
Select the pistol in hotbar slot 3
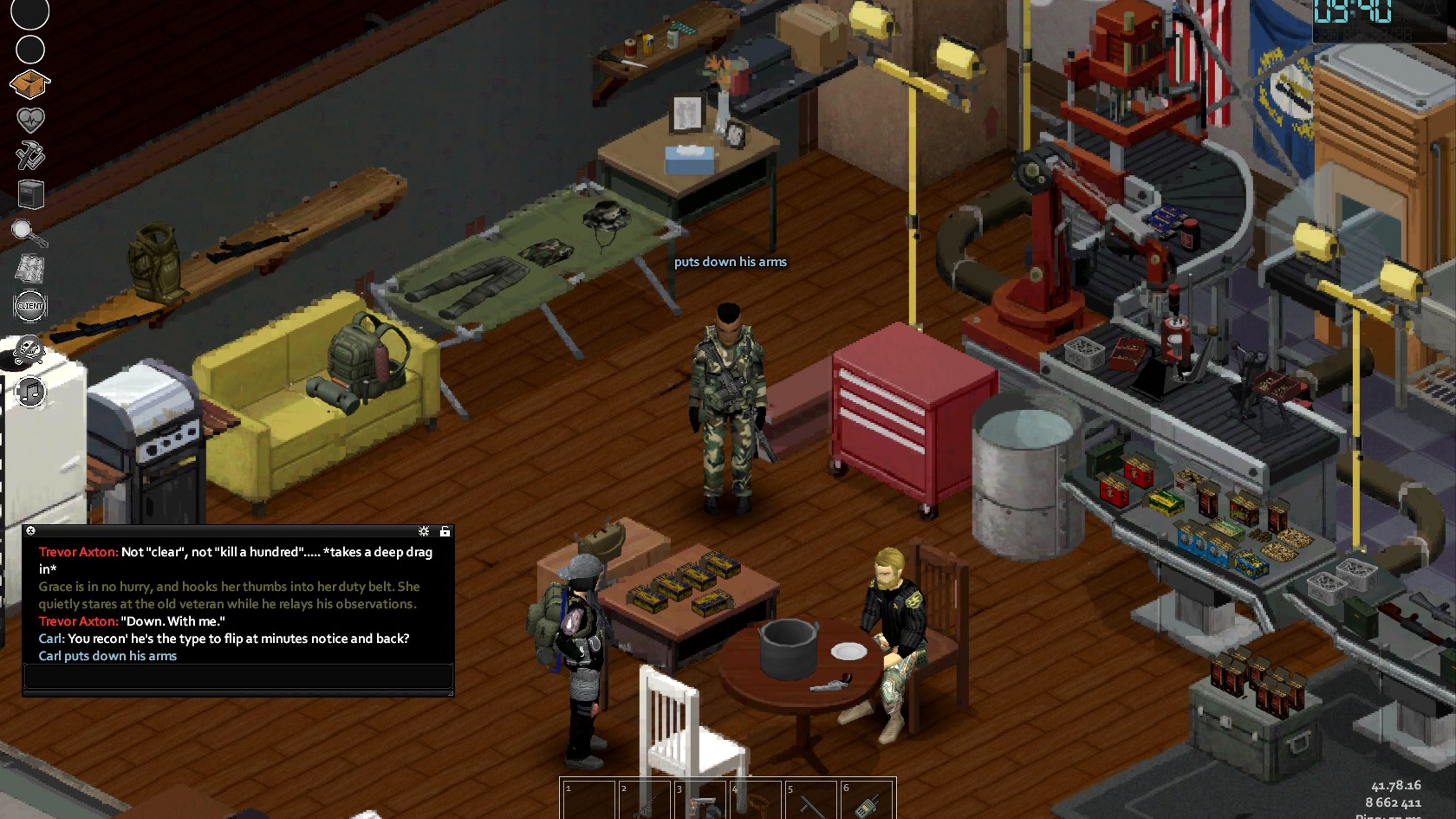click(700, 801)
